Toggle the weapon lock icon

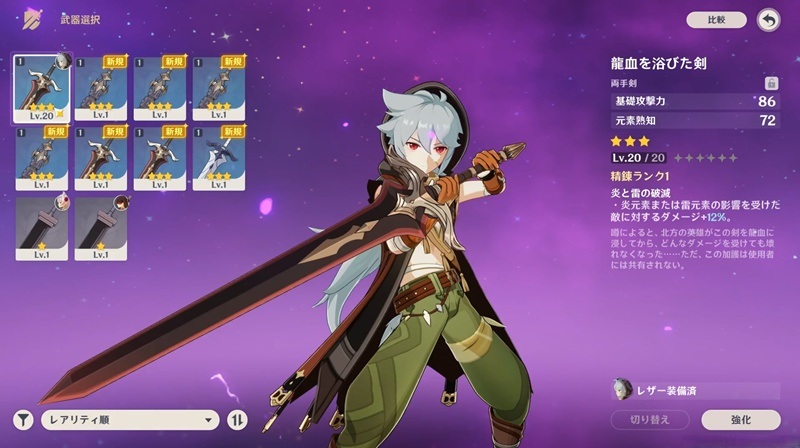point(770,84)
